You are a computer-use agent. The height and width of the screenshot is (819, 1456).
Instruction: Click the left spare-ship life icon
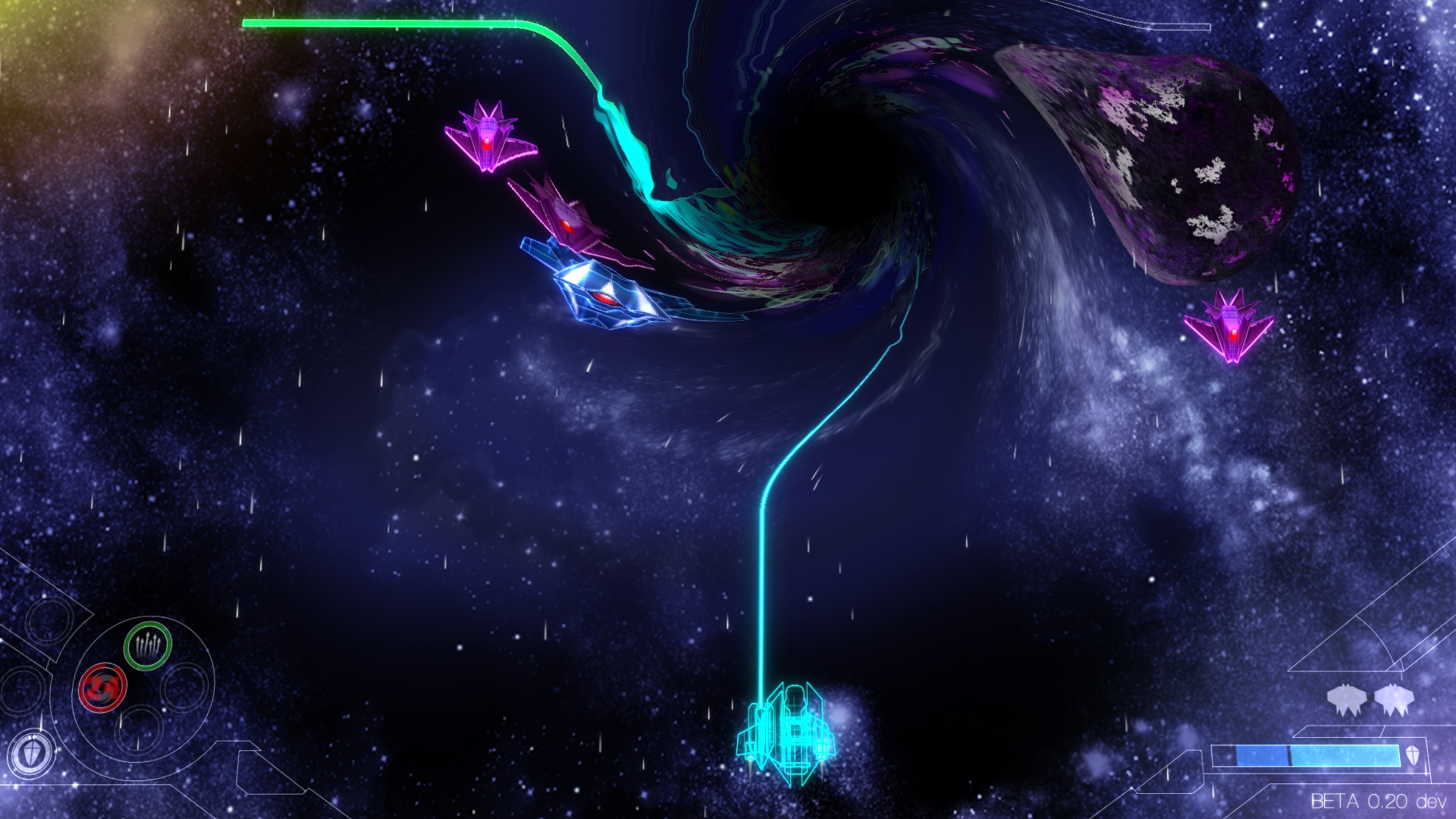coord(1347,699)
